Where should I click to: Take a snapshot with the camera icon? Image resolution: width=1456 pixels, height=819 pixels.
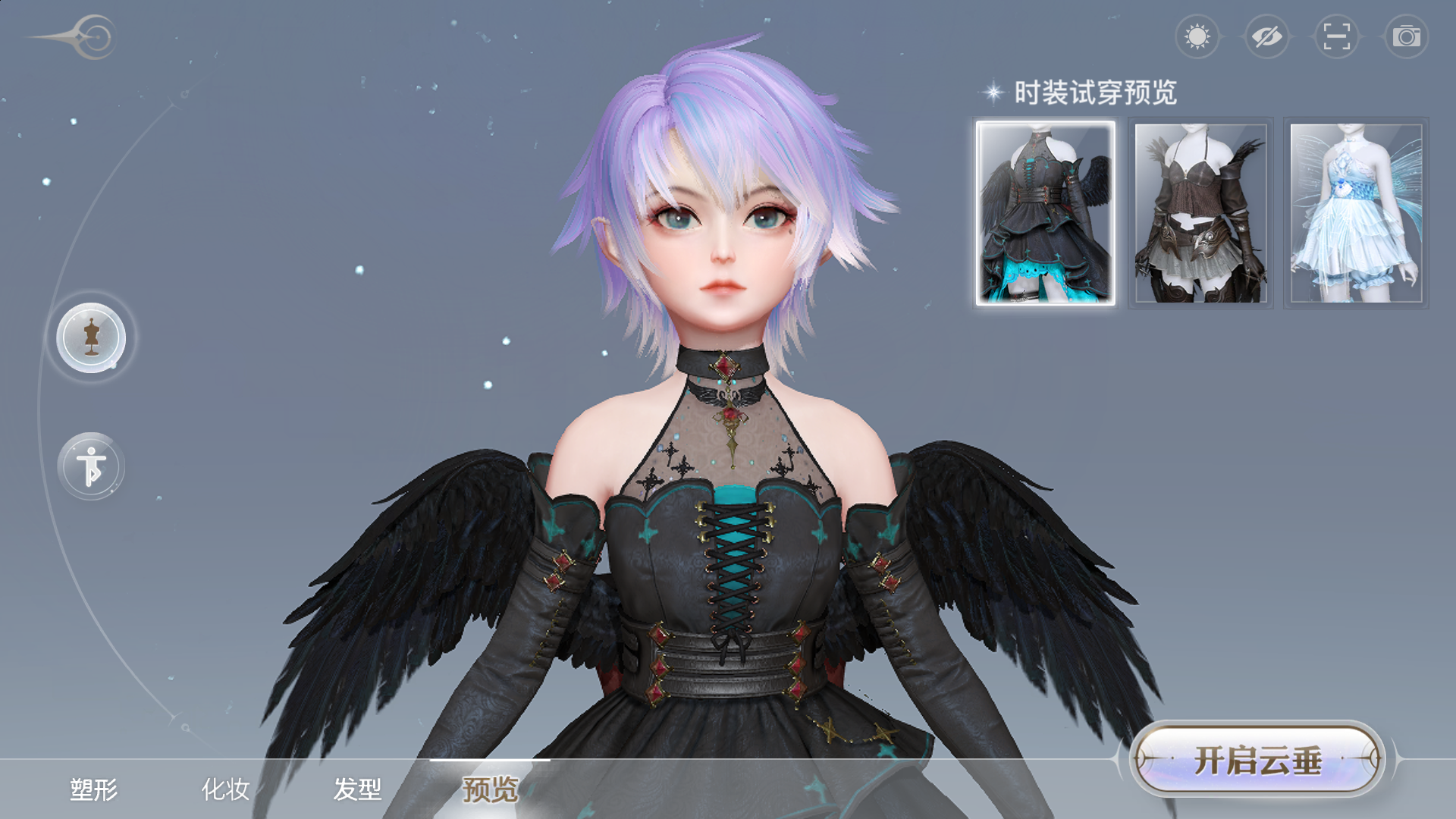pos(1405,36)
